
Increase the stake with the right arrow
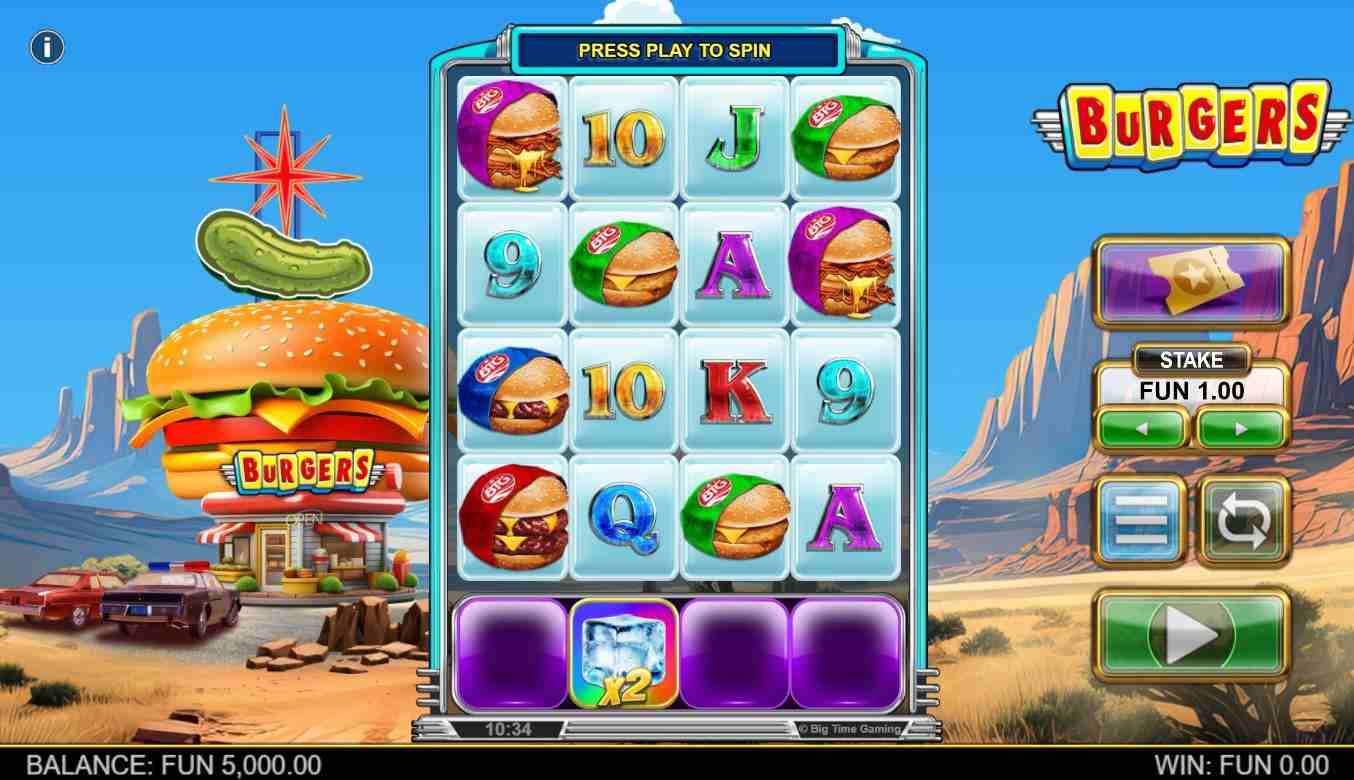point(1240,429)
